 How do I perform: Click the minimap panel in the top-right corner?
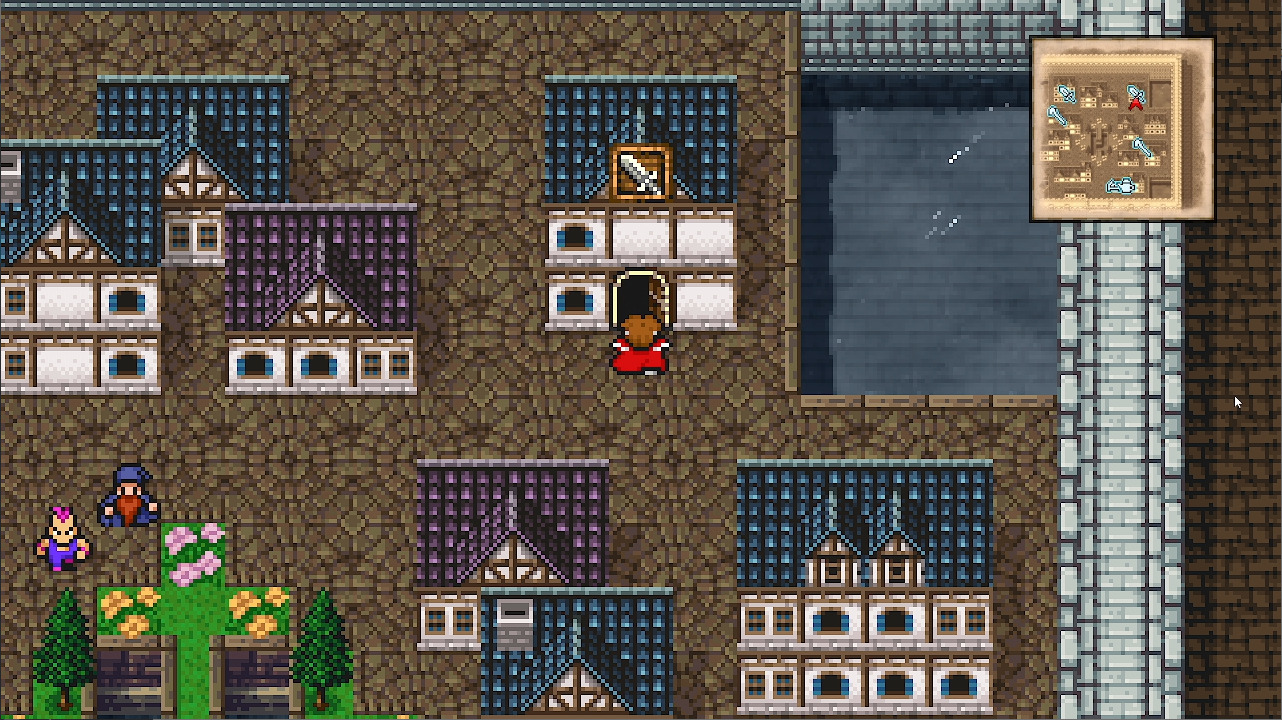pos(1120,126)
